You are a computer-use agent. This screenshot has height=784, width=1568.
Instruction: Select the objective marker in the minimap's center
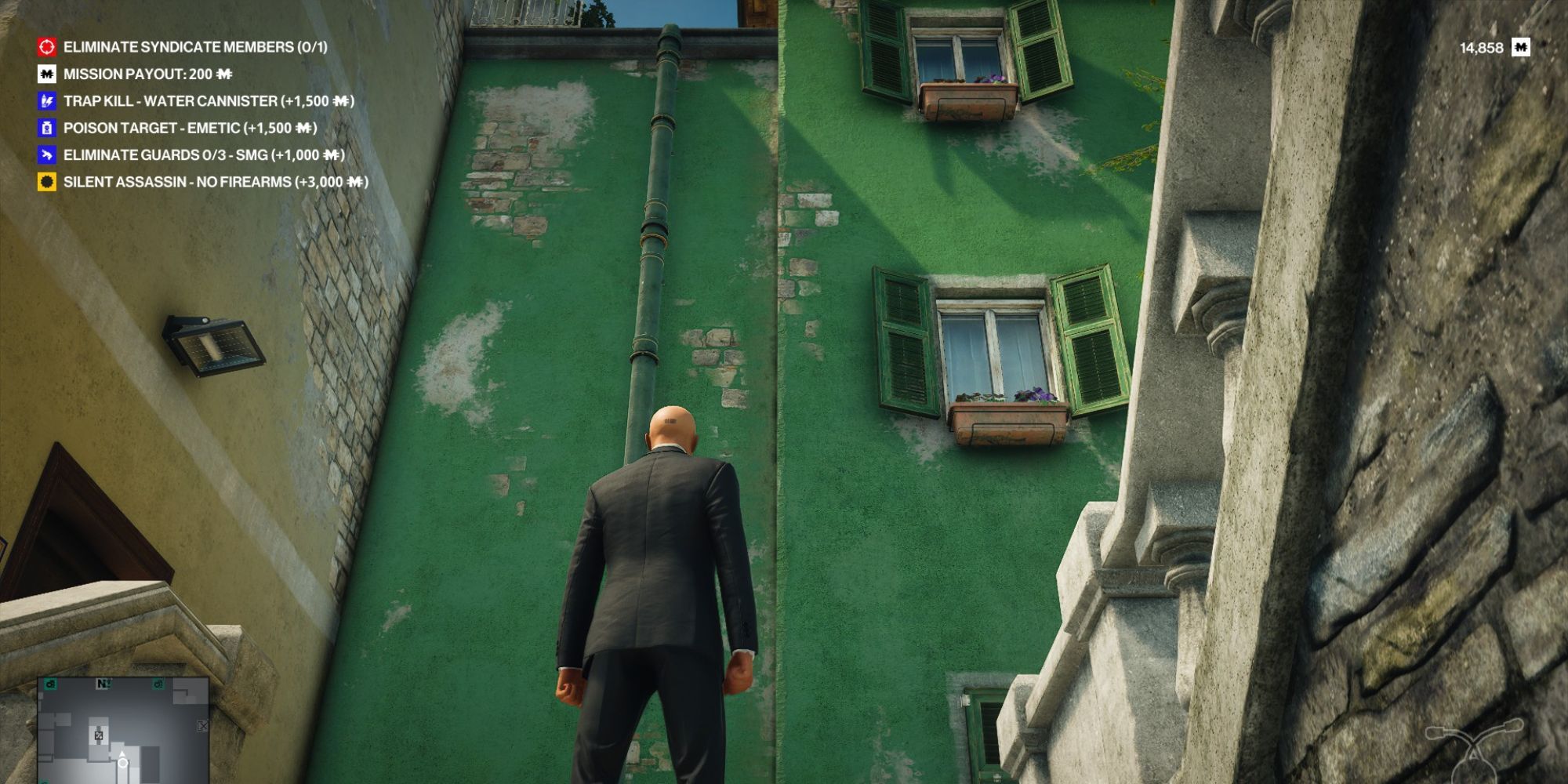(99, 735)
